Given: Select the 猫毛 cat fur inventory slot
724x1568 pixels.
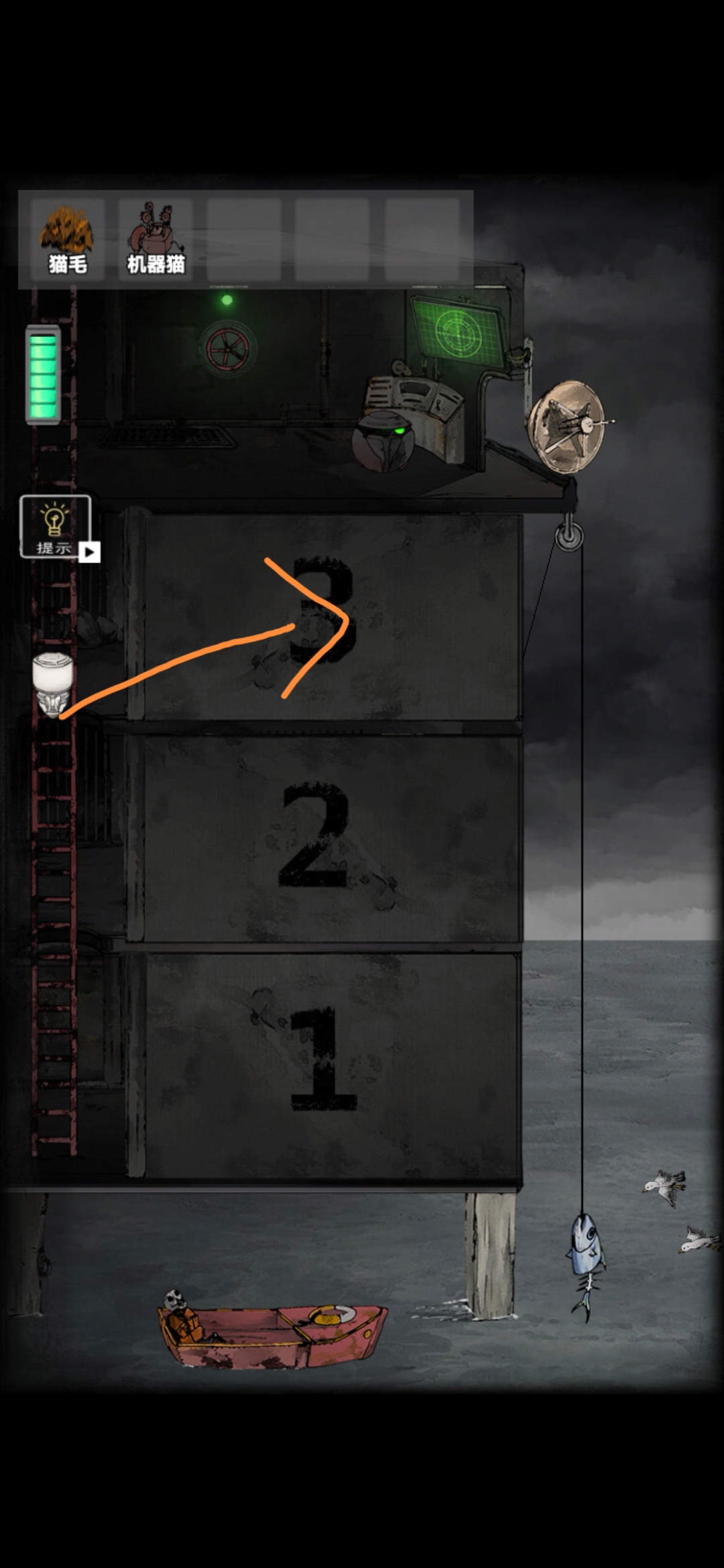Looking at the screenshot, I should coord(68,239).
